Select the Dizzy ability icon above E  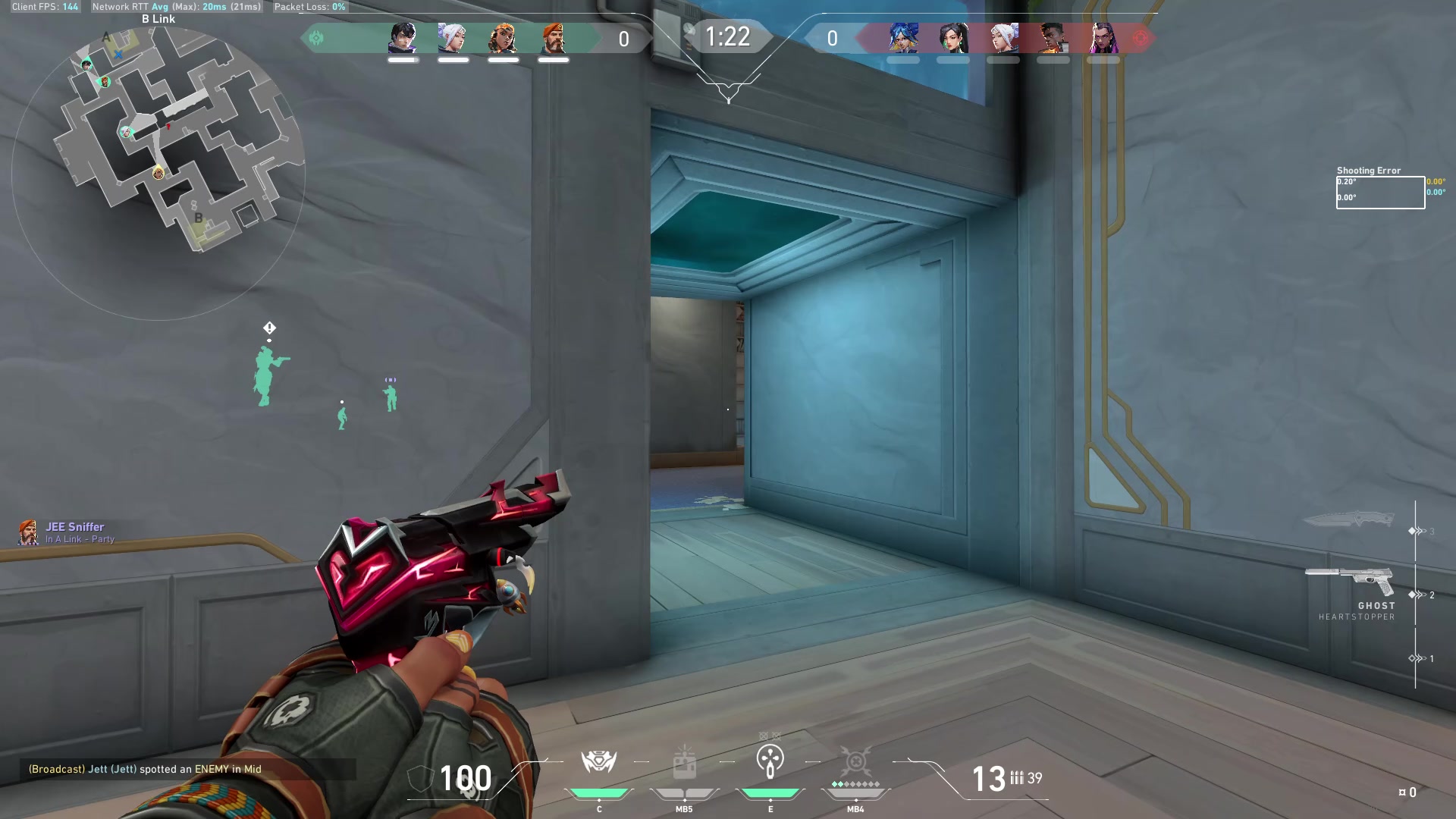(771, 759)
